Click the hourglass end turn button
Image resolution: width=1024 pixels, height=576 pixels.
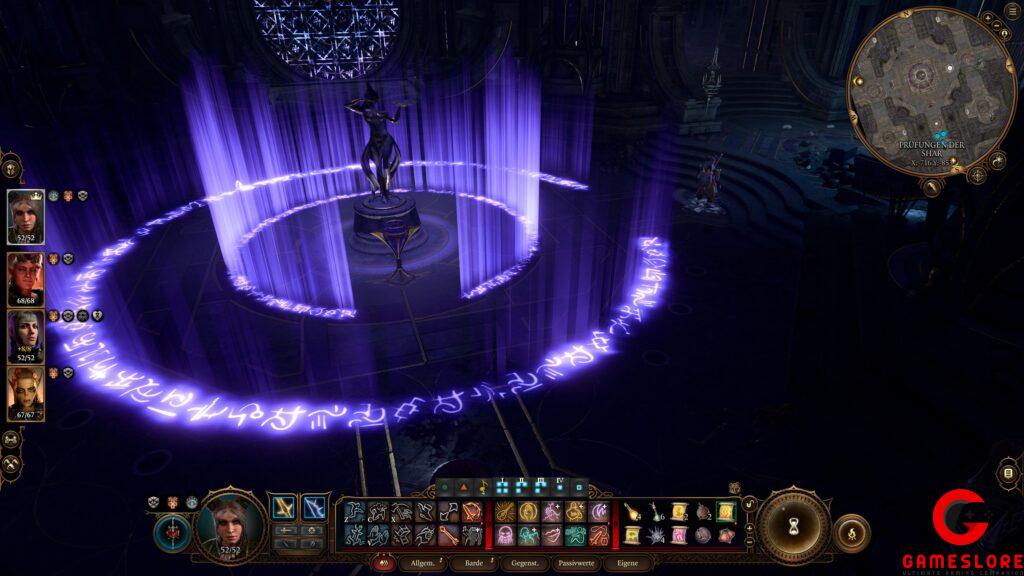coord(793,526)
